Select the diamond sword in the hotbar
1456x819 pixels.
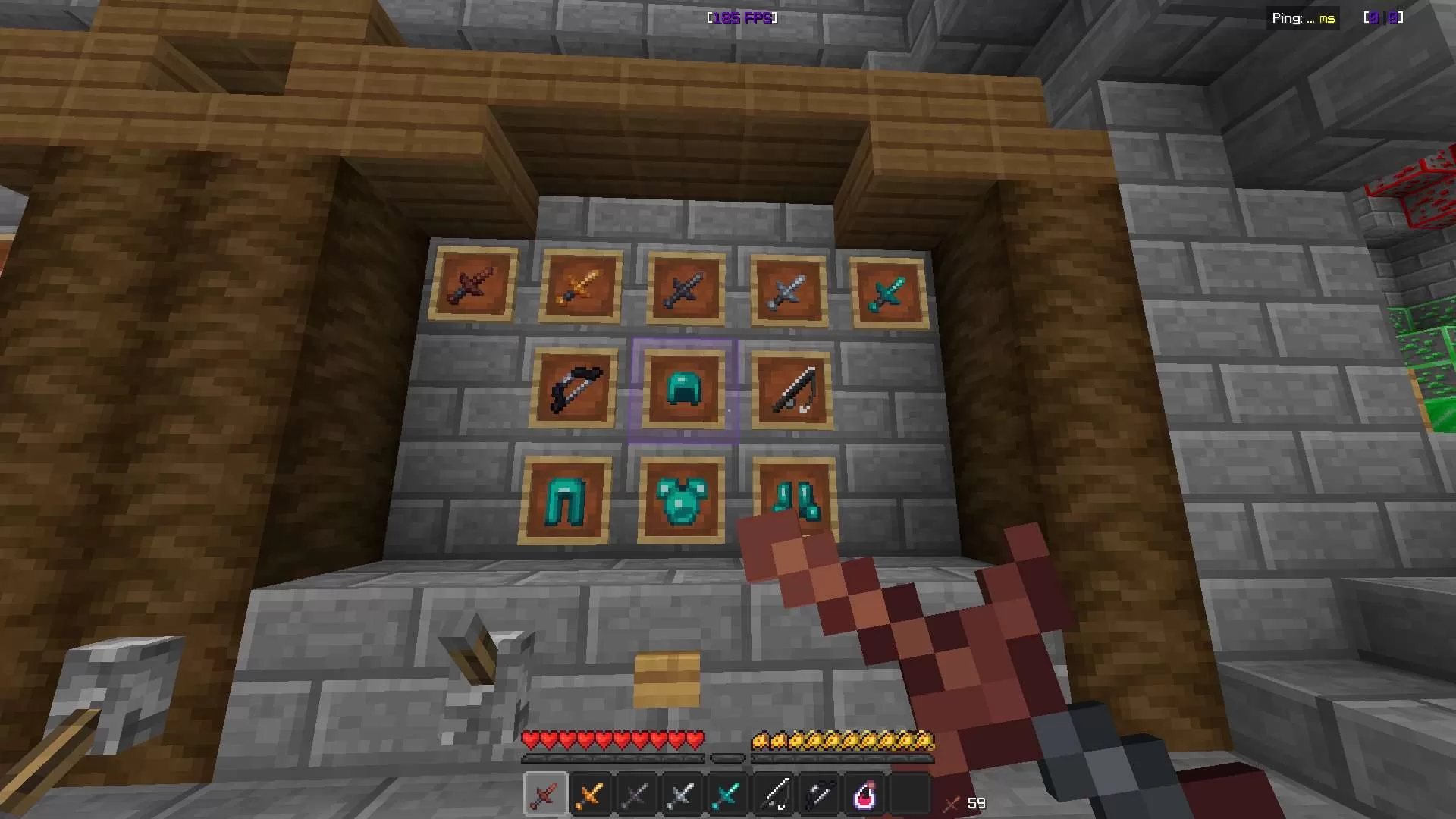726,793
